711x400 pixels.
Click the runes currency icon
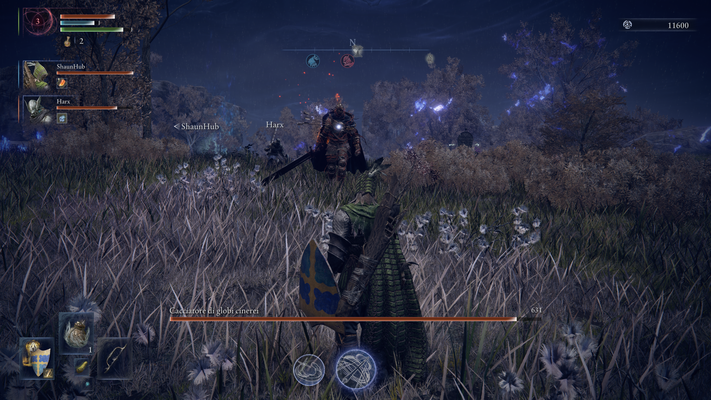pos(628,24)
